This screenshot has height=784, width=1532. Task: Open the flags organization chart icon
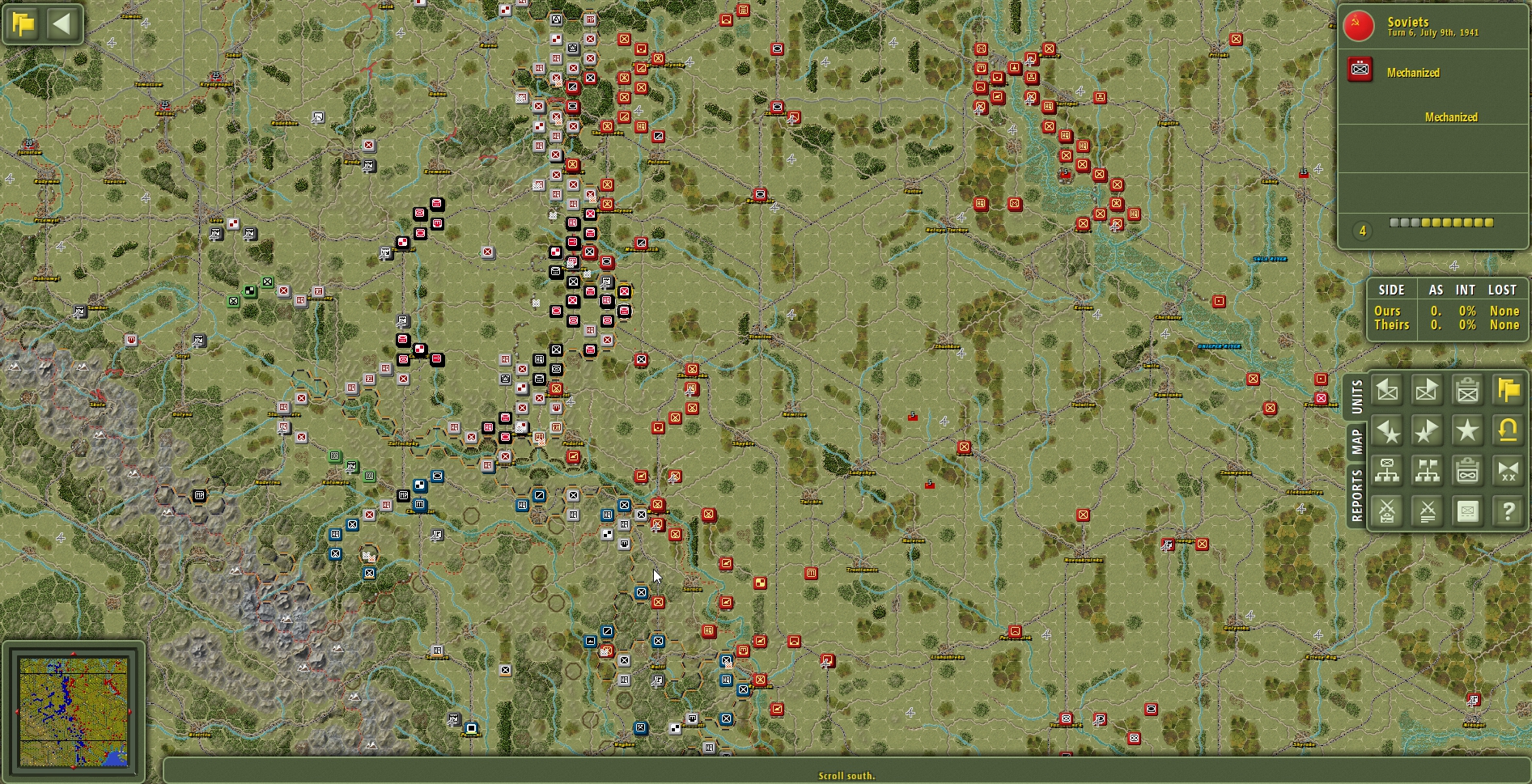tap(1426, 471)
